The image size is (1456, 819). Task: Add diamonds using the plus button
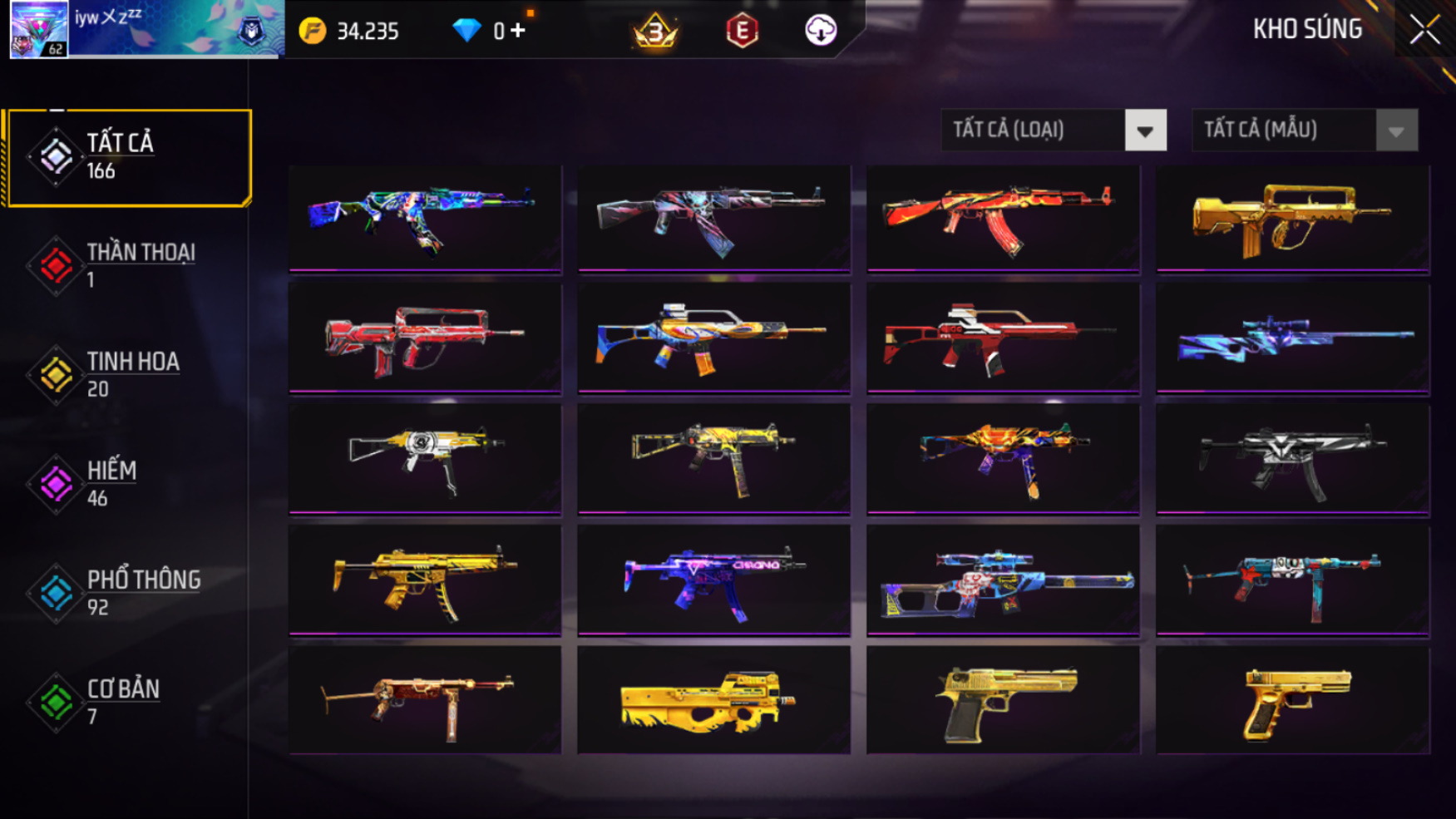pyautogui.click(x=518, y=31)
